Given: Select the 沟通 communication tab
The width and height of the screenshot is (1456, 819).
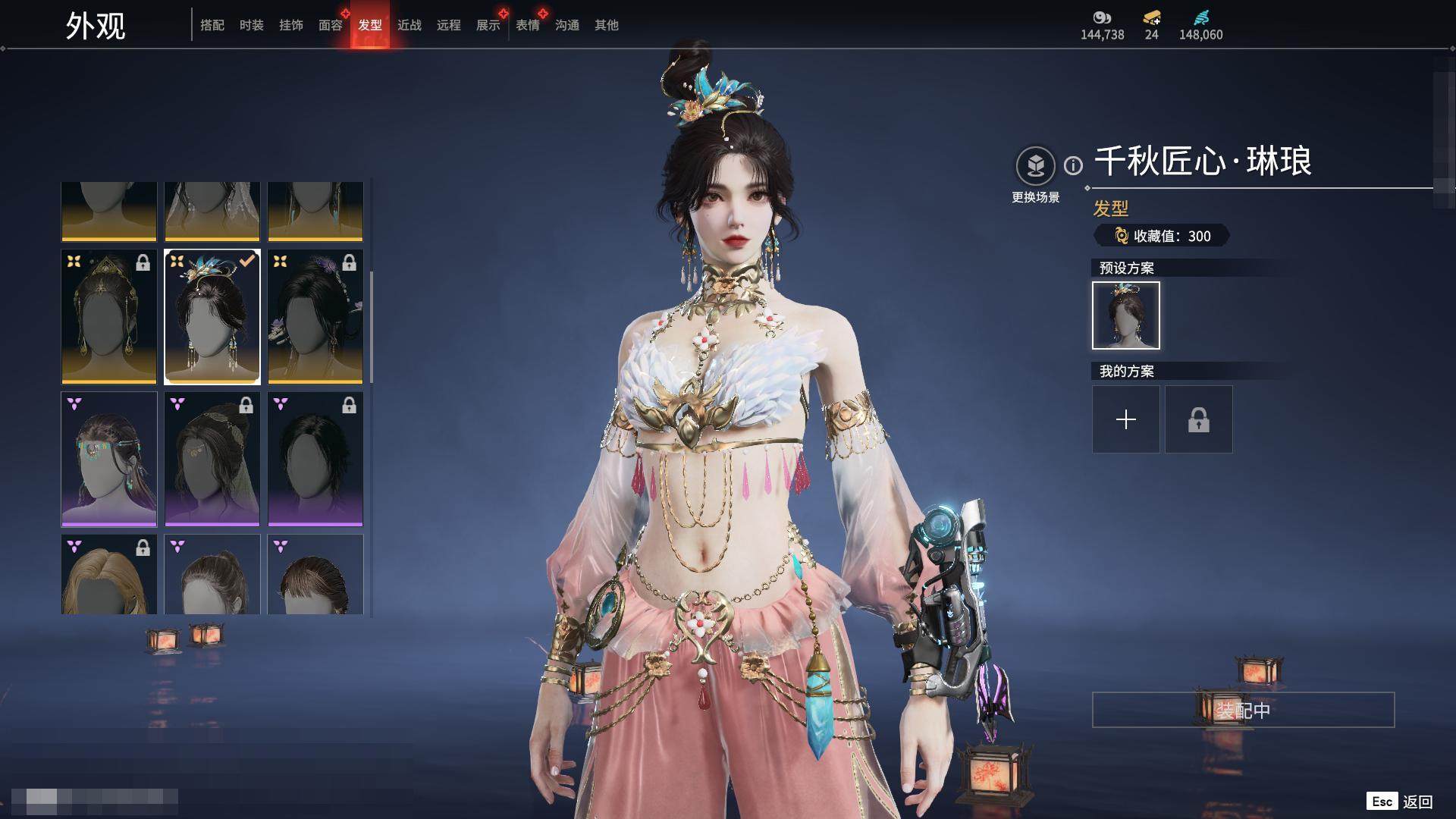Looking at the screenshot, I should (x=567, y=25).
